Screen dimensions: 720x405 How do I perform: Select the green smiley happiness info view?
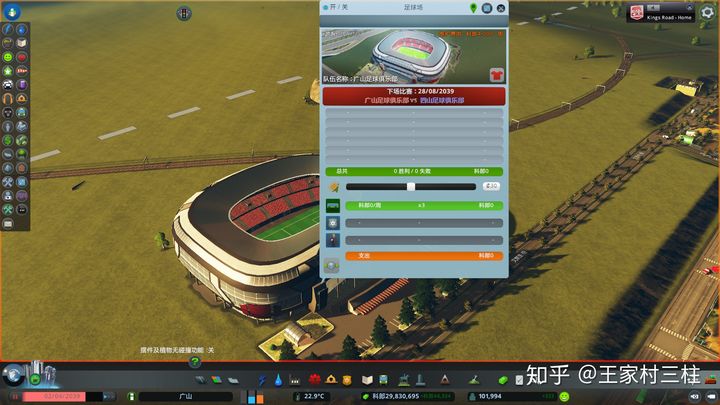tap(8, 59)
